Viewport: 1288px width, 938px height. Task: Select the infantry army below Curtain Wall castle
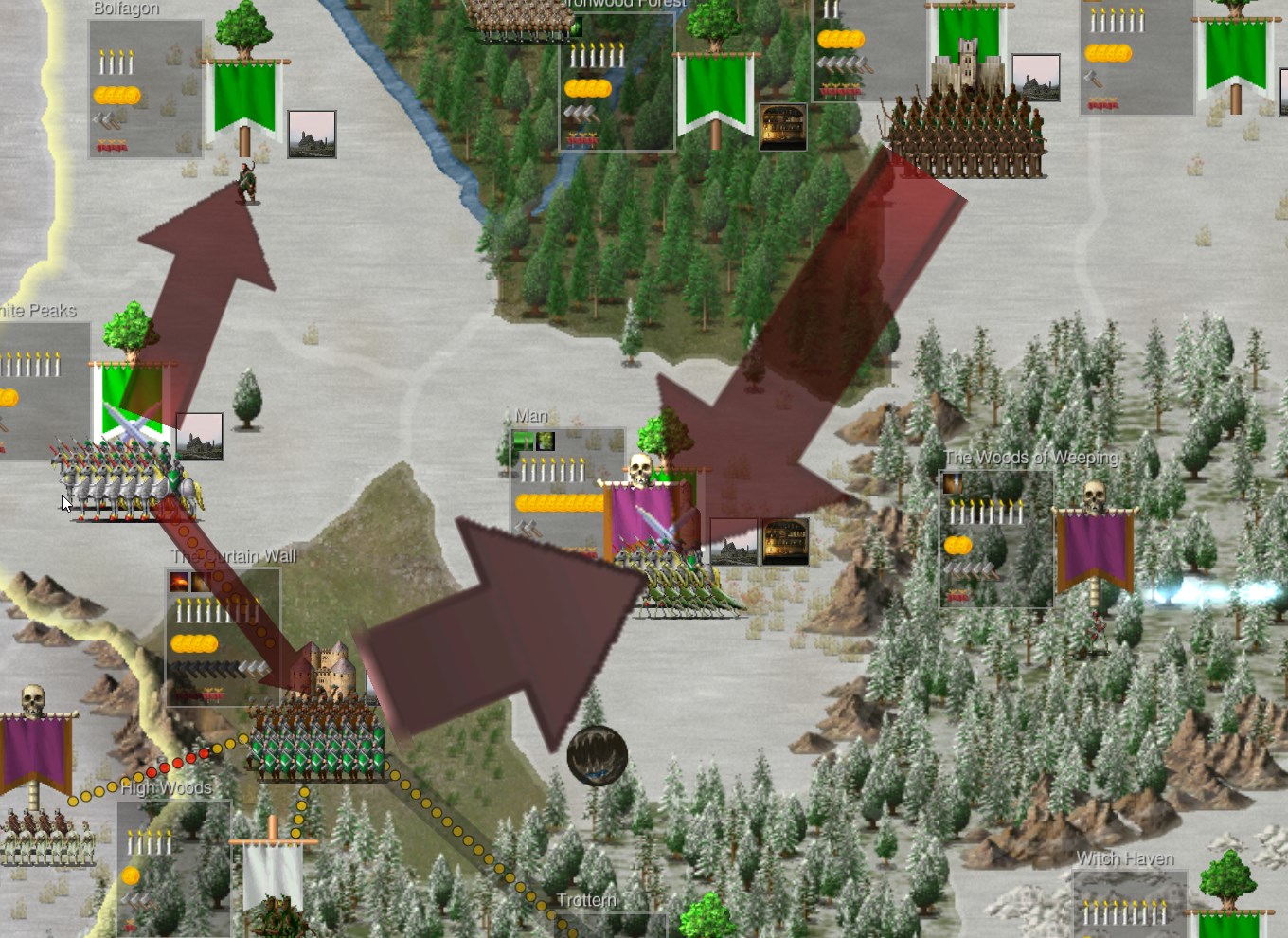point(317,744)
